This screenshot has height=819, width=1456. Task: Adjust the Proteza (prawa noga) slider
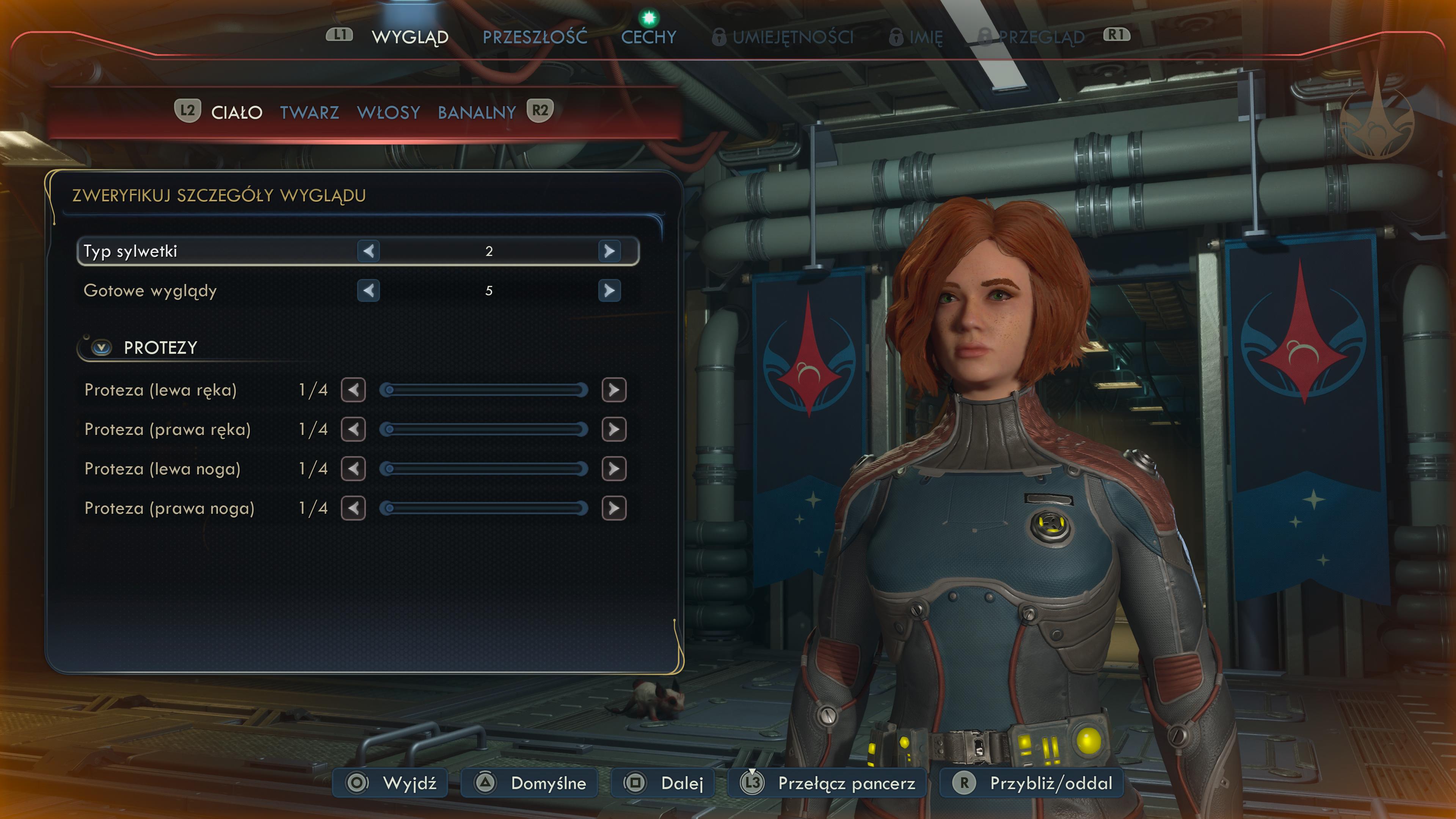coord(483,508)
